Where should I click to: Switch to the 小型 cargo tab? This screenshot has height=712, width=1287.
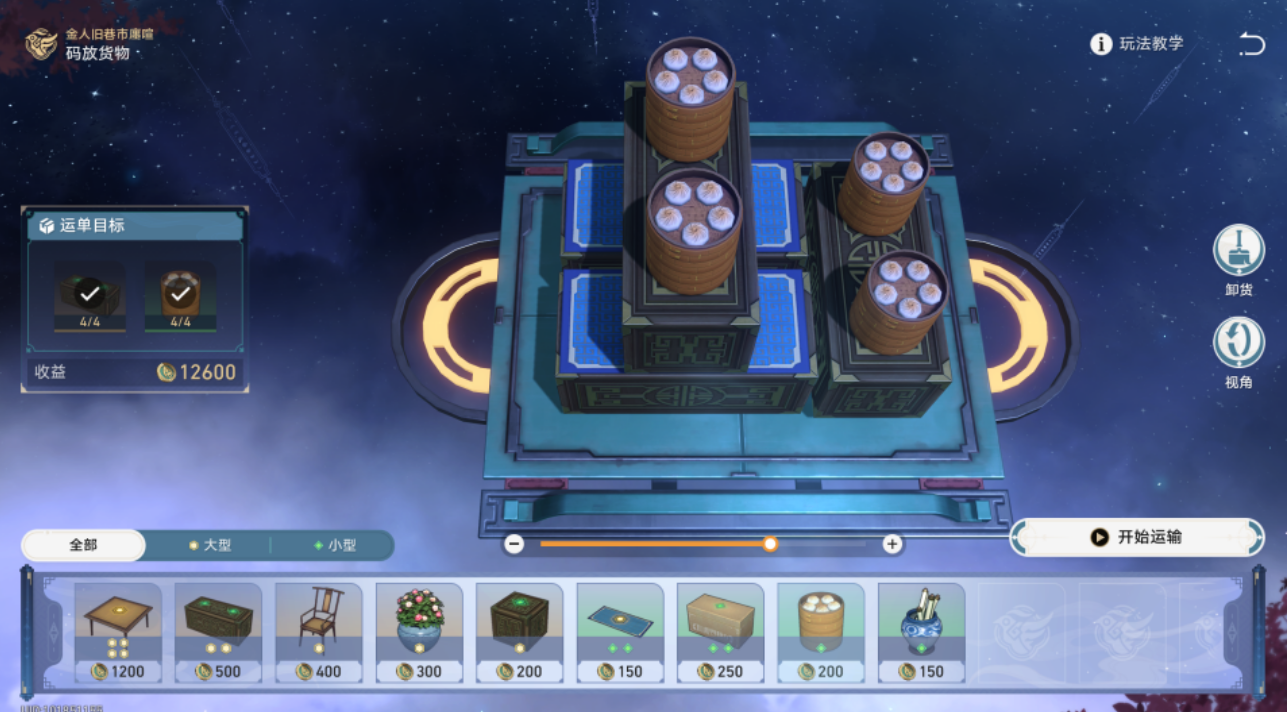pos(334,545)
